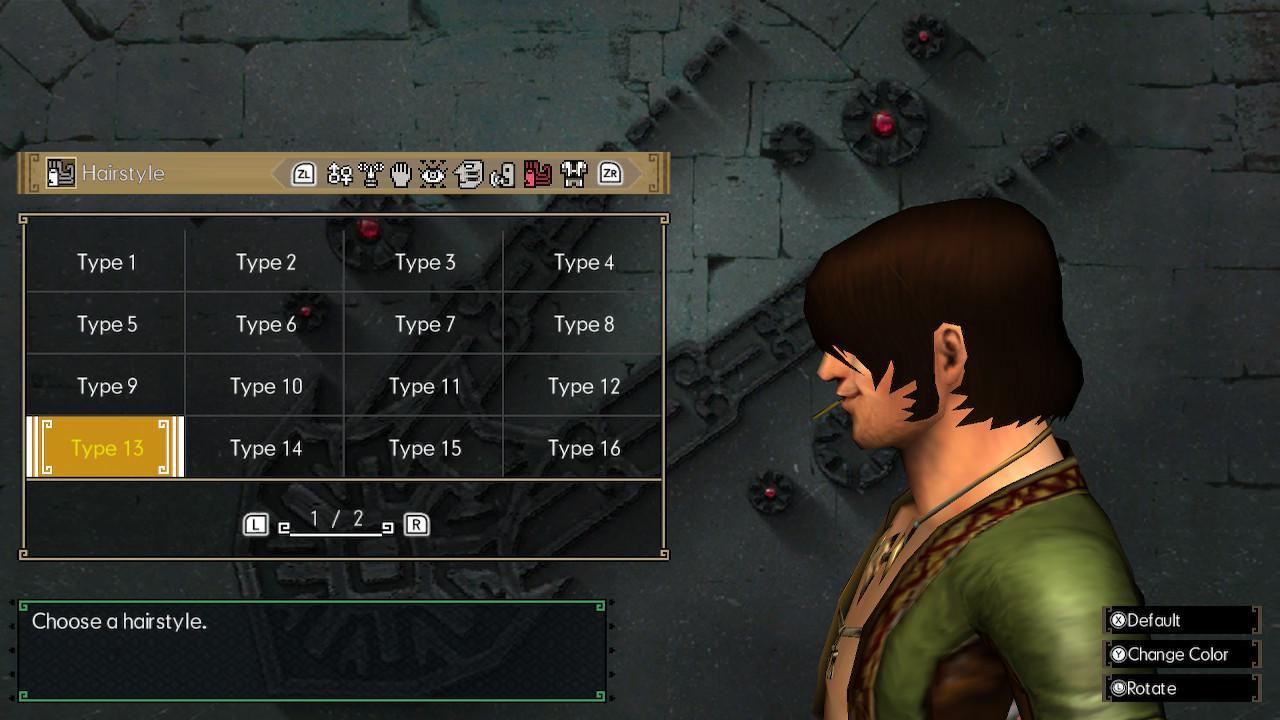Open the name entry category icon
The image size is (1280, 720).
point(339,173)
